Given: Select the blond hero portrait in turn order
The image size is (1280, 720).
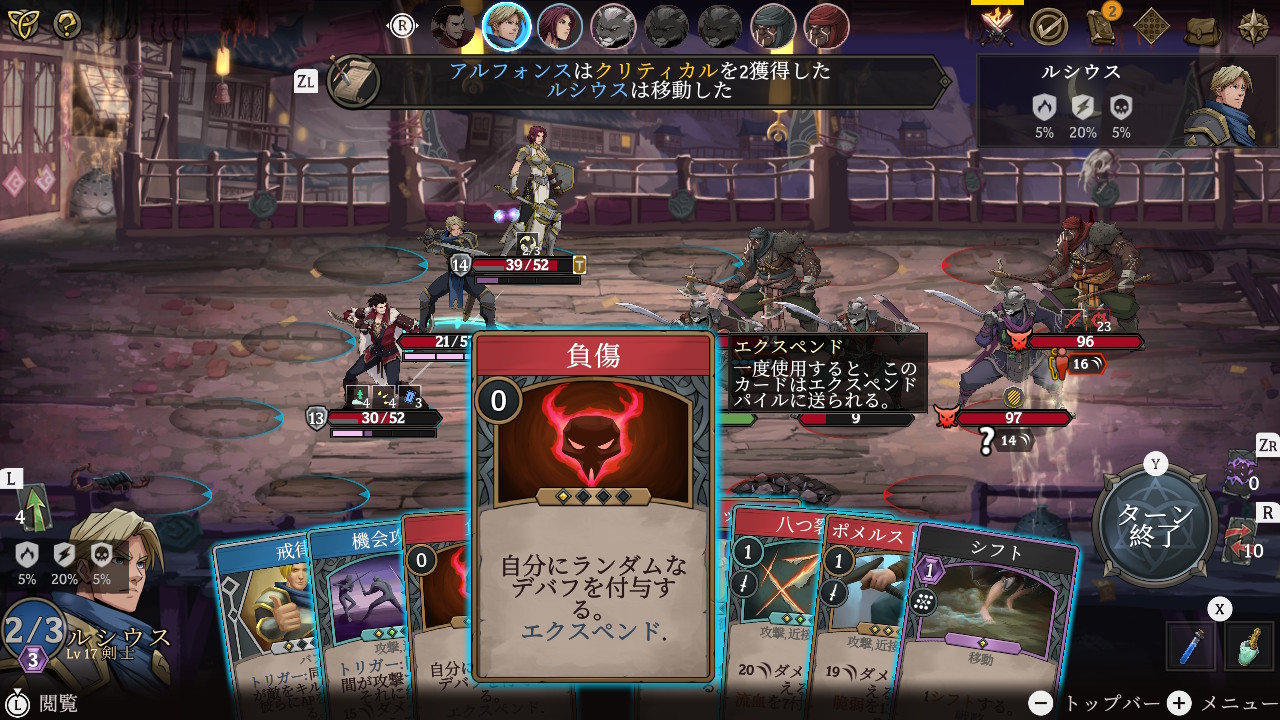Looking at the screenshot, I should (506, 27).
